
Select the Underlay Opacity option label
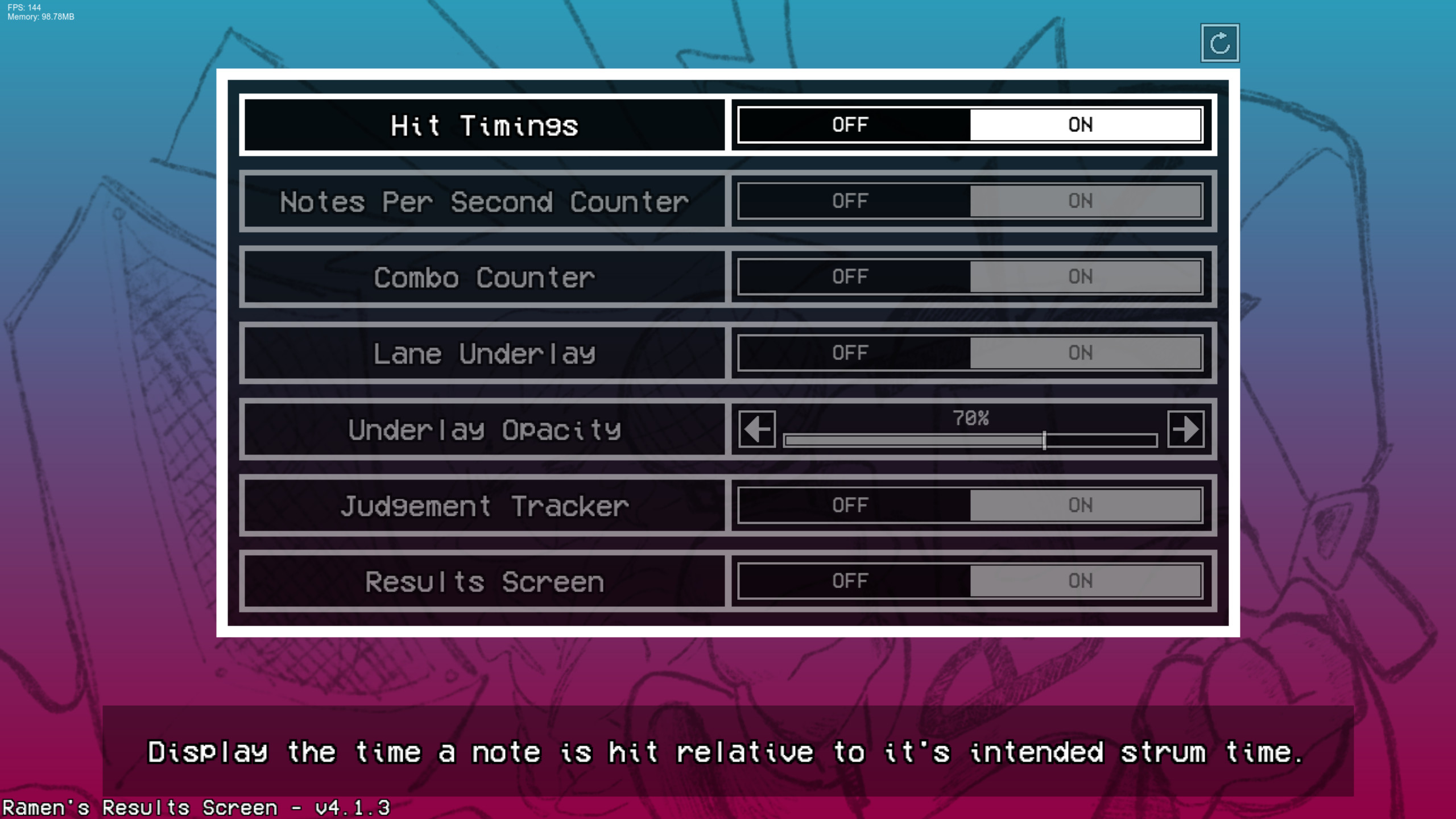pos(485,431)
